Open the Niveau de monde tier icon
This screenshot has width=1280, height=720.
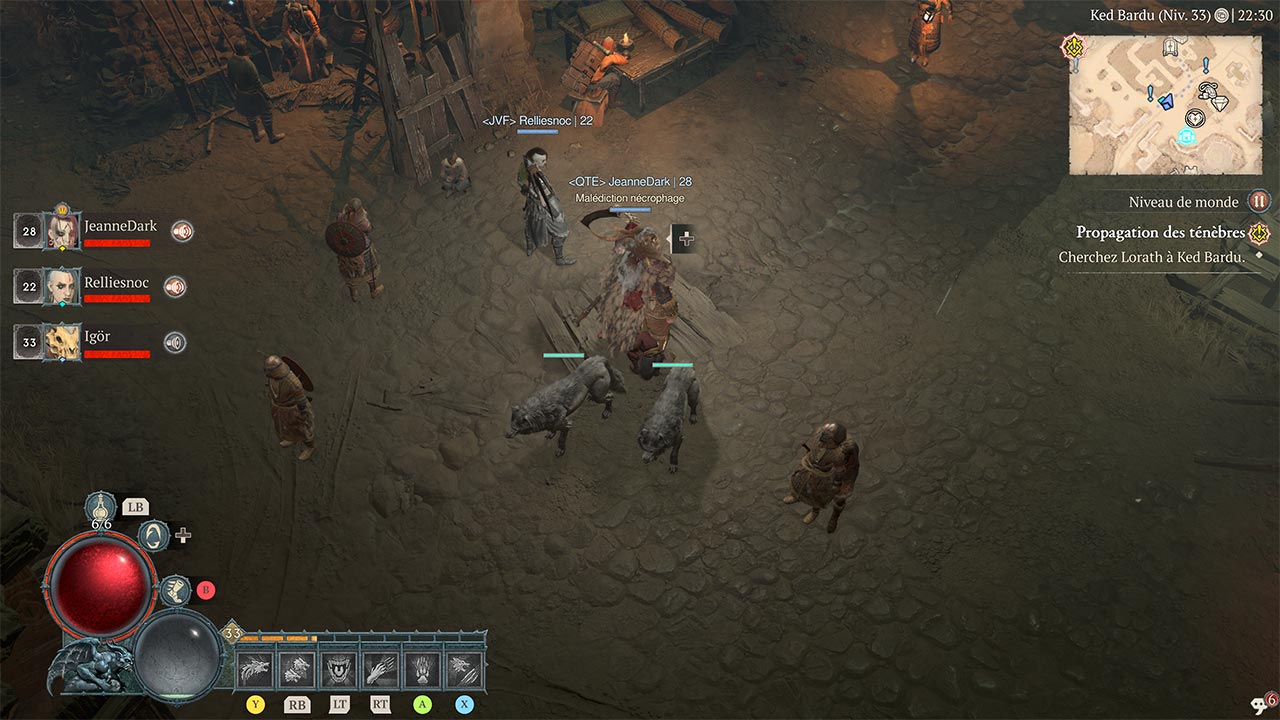point(1258,202)
